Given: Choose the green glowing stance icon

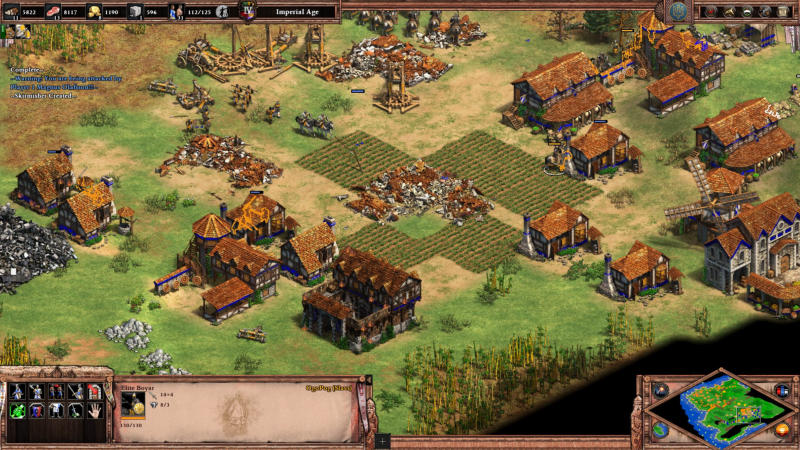Looking at the screenshot, I should point(17,410).
